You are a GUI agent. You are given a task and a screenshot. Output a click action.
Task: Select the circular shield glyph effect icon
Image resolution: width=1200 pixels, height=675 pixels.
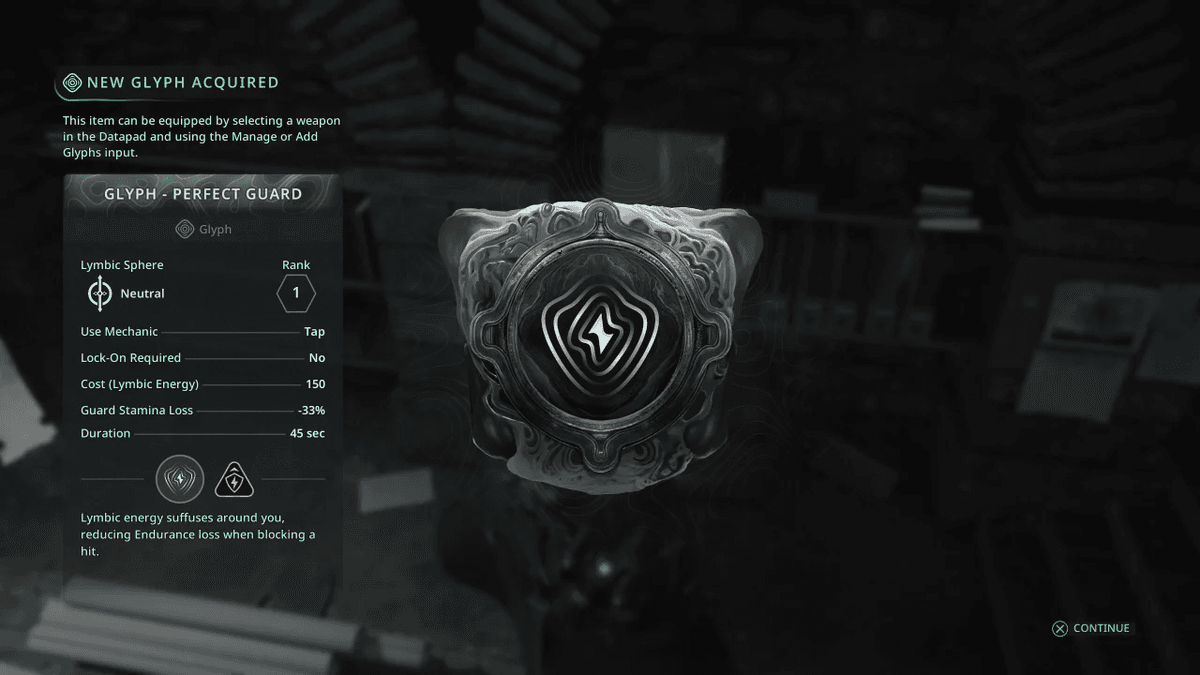coord(180,479)
